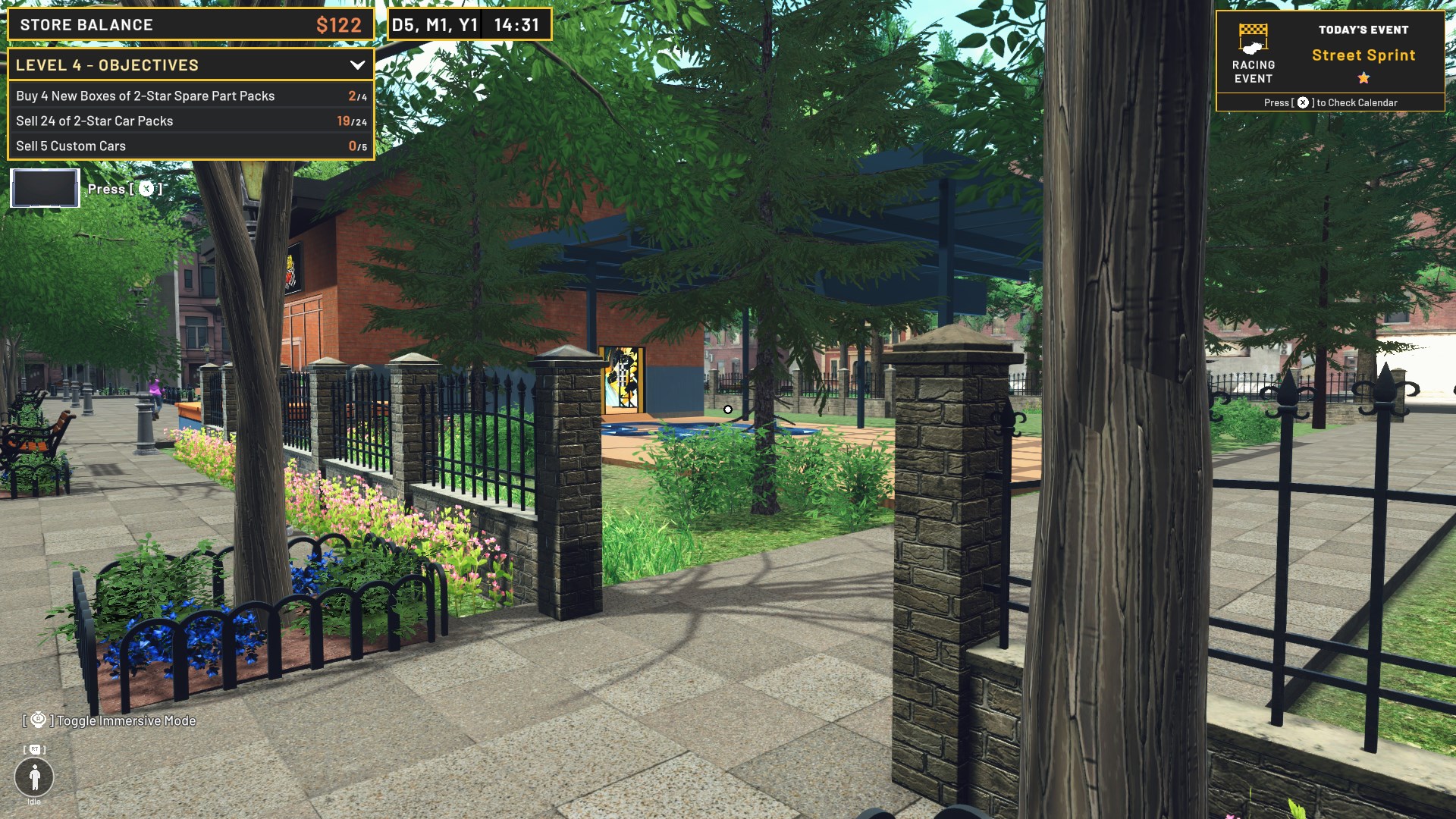Click the X button icon beside the tablet preview
The image size is (1456, 819).
[145, 189]
